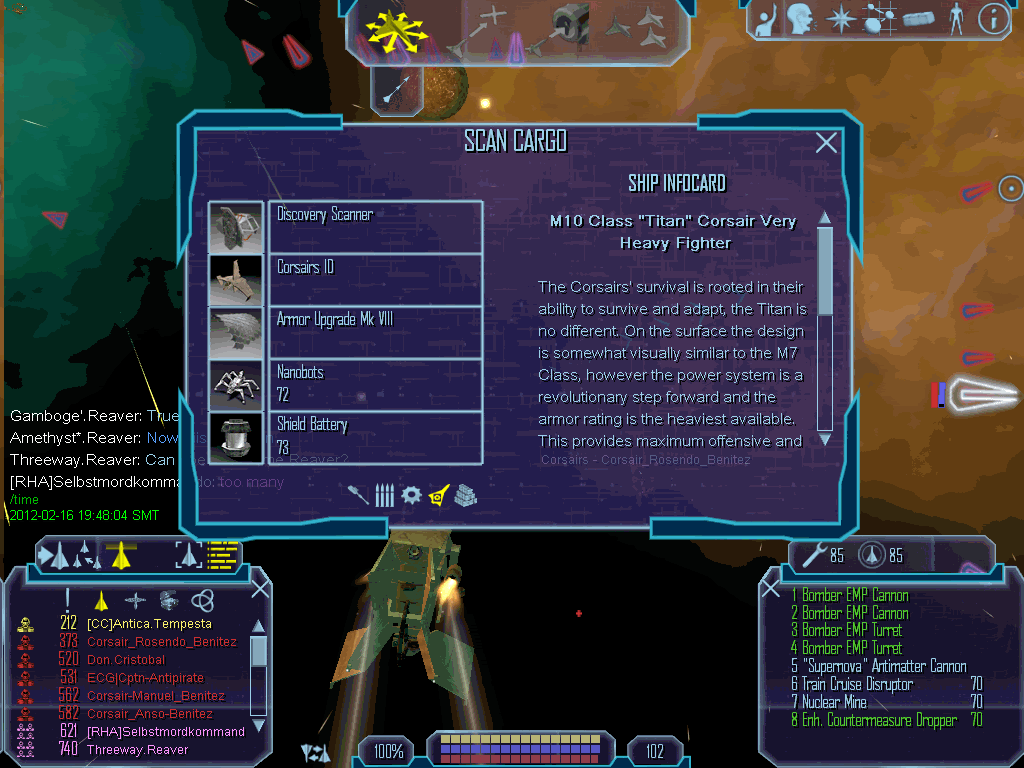Image resolution: width=1024 pixels, height=768 pixels.
Task: Open the information button in top-right bar
Action: 991,17
